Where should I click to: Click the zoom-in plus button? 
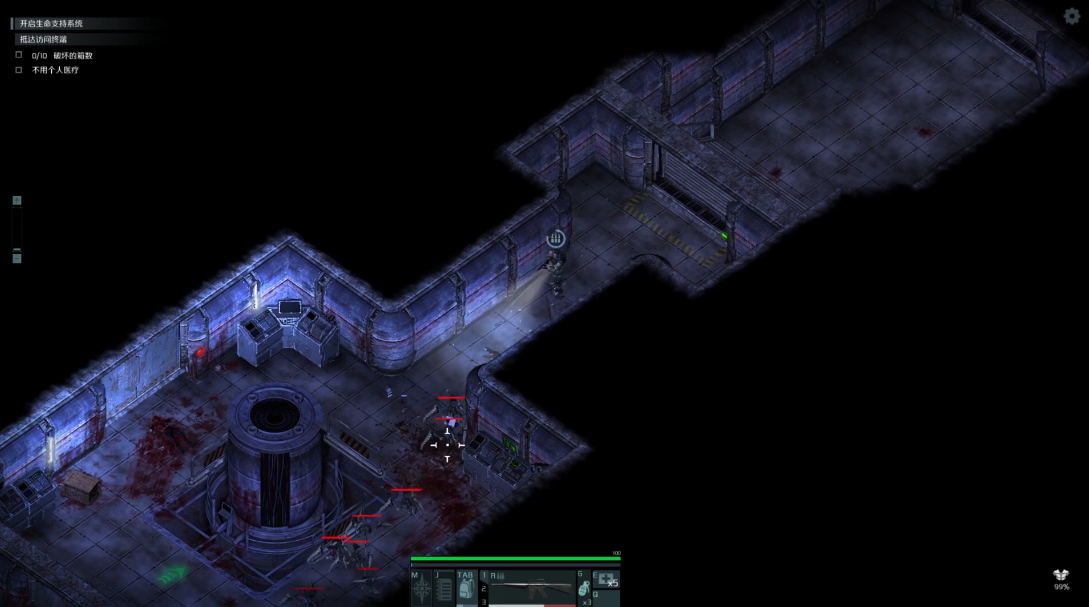[x=16, y=201]
